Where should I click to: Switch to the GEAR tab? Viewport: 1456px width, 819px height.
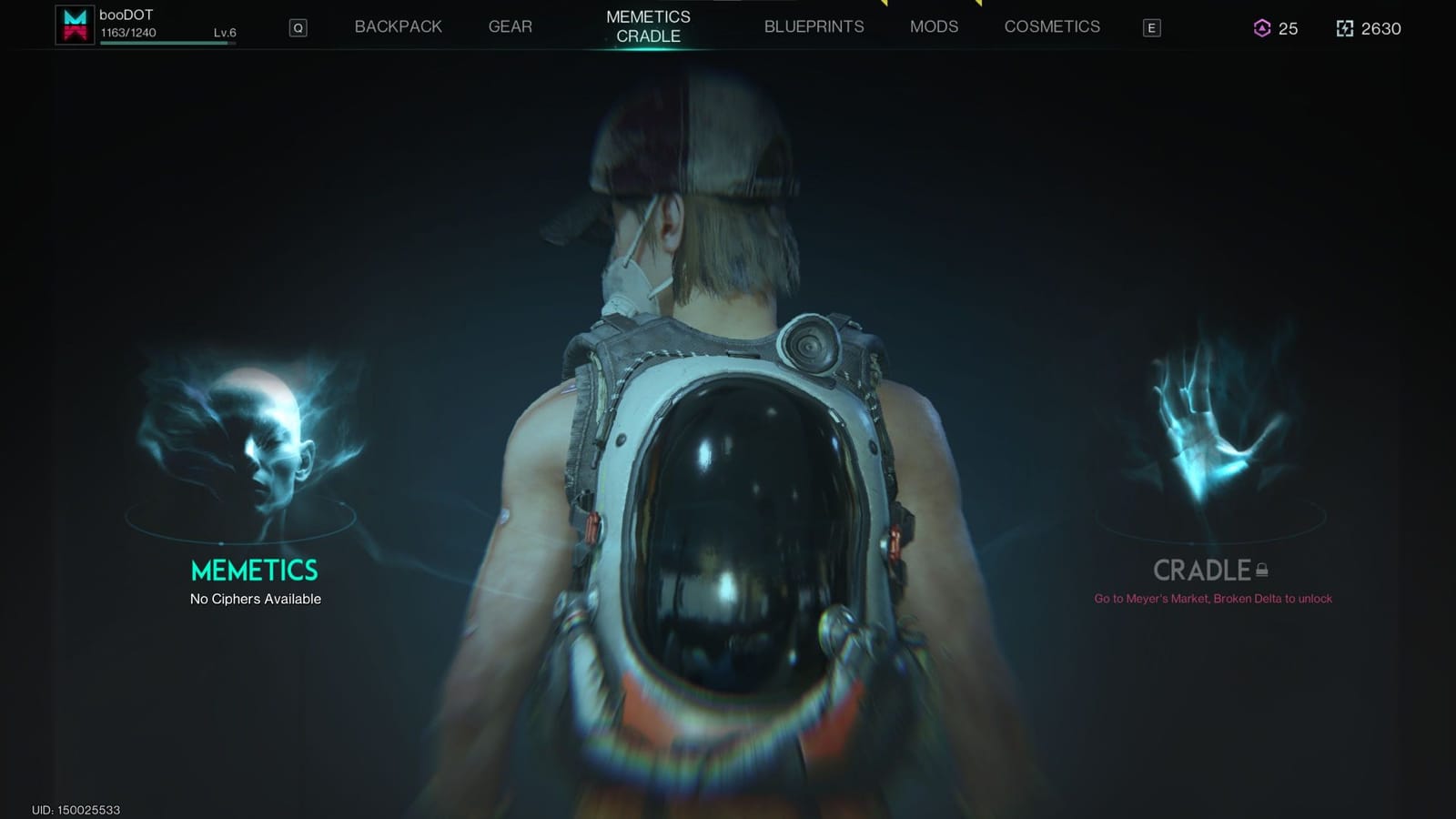coord(510,26)
